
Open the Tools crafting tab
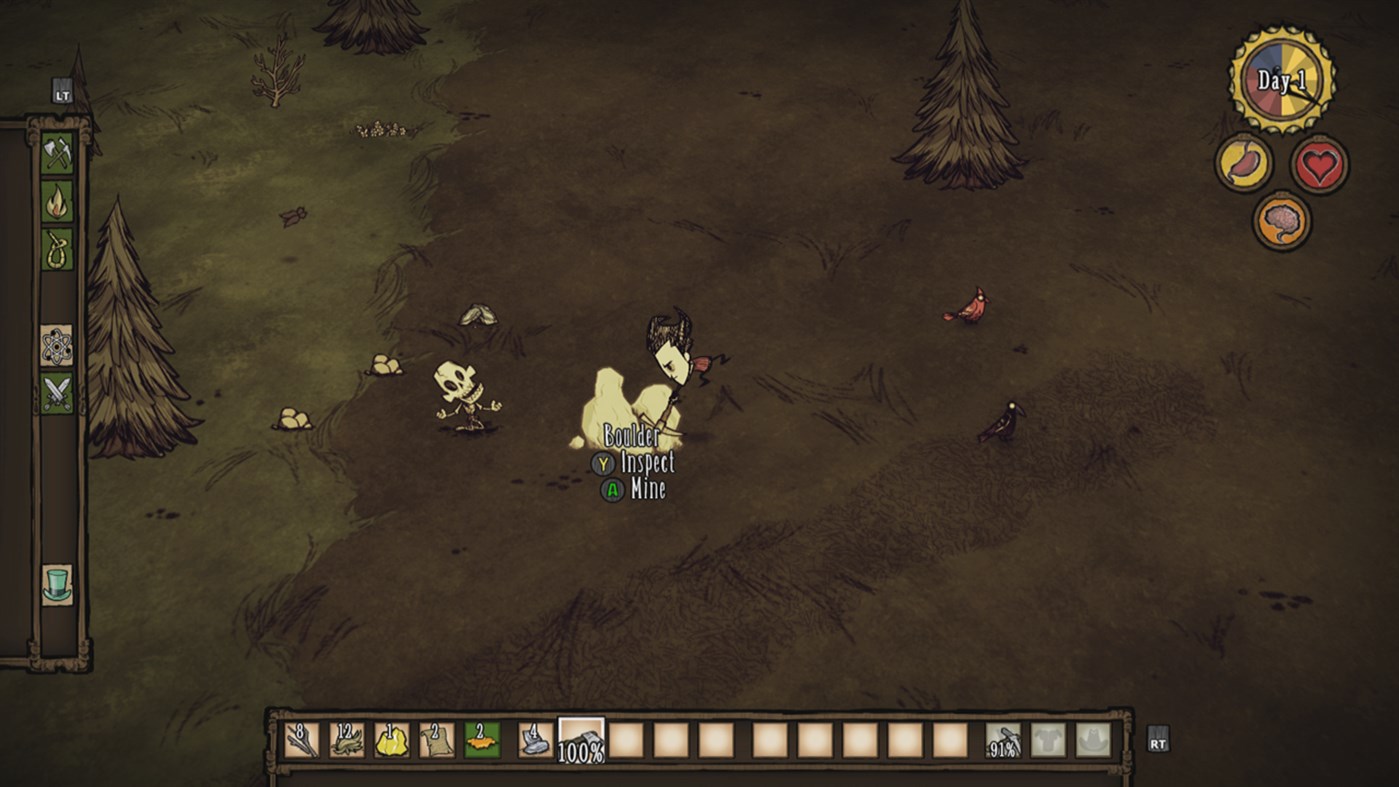pyautogui.click(x=57, y=153)
